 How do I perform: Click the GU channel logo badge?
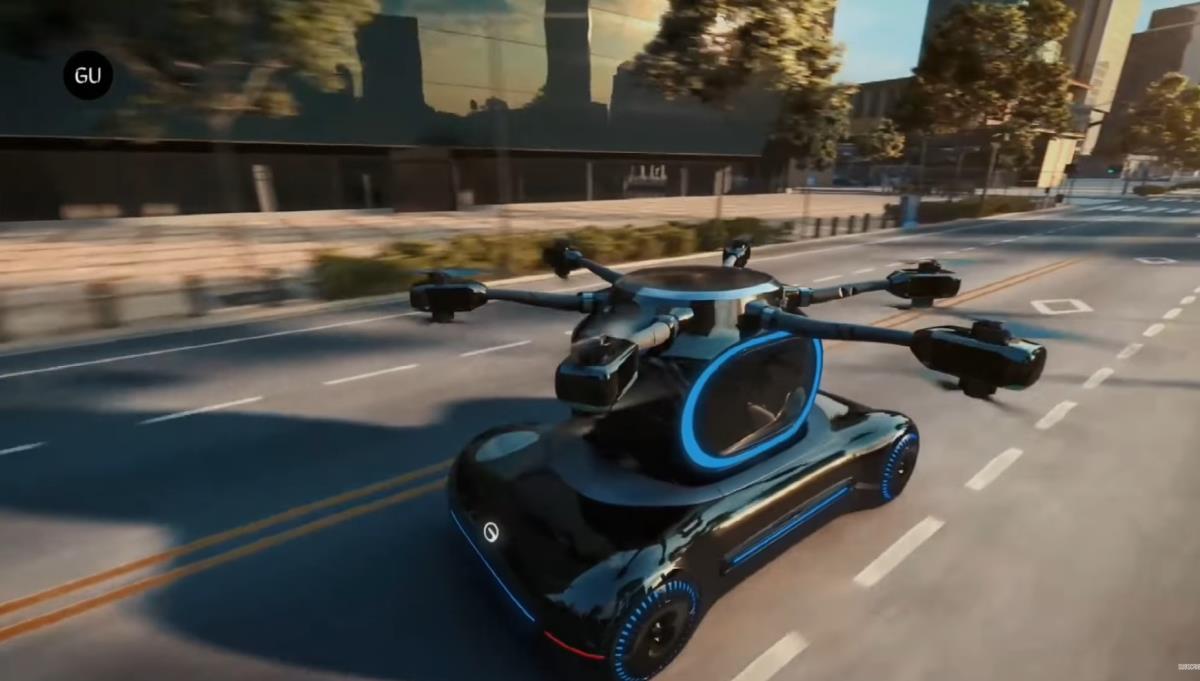pos(88,75)
